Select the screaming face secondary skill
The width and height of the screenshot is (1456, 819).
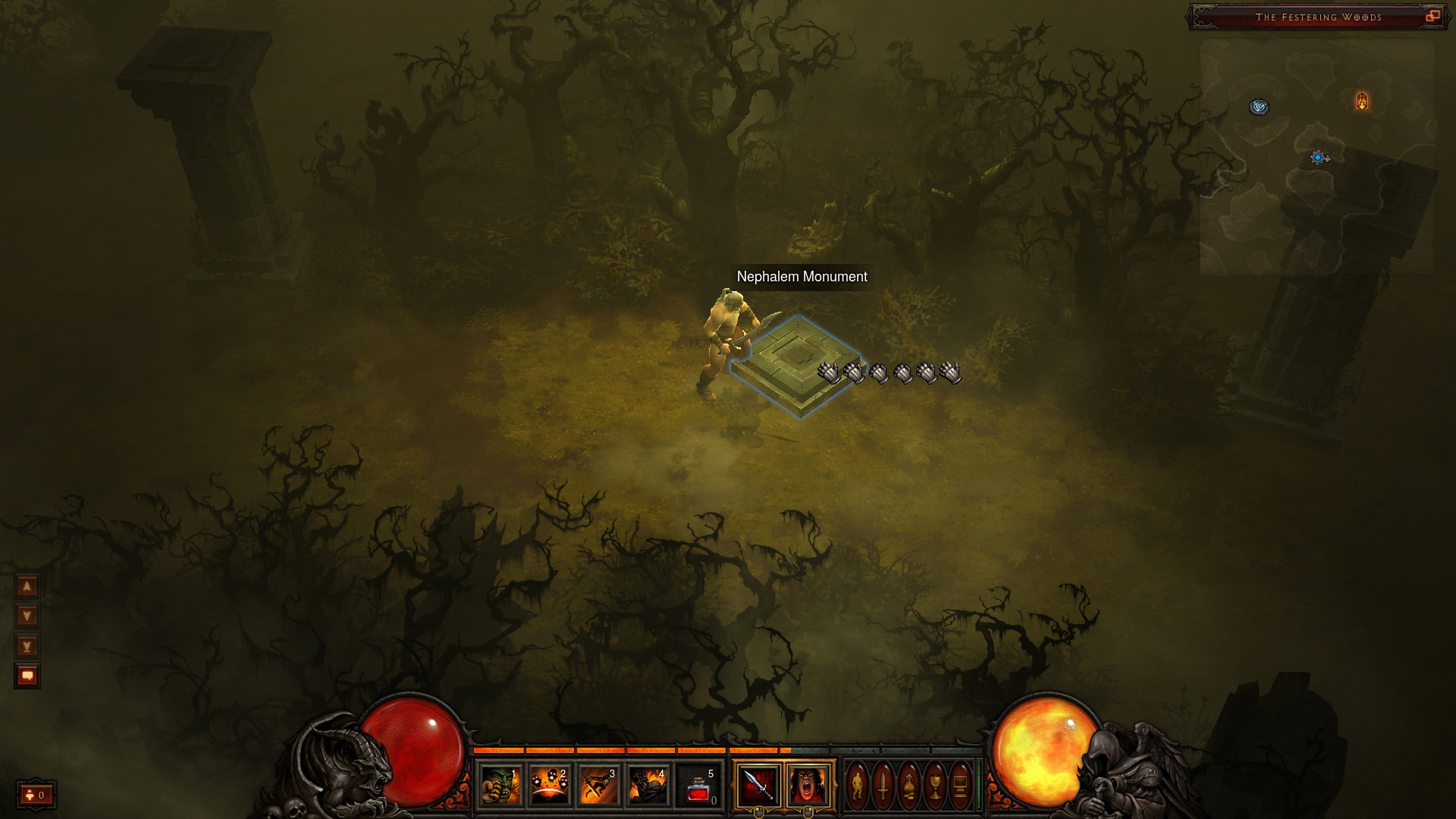(x=808, y=785)
